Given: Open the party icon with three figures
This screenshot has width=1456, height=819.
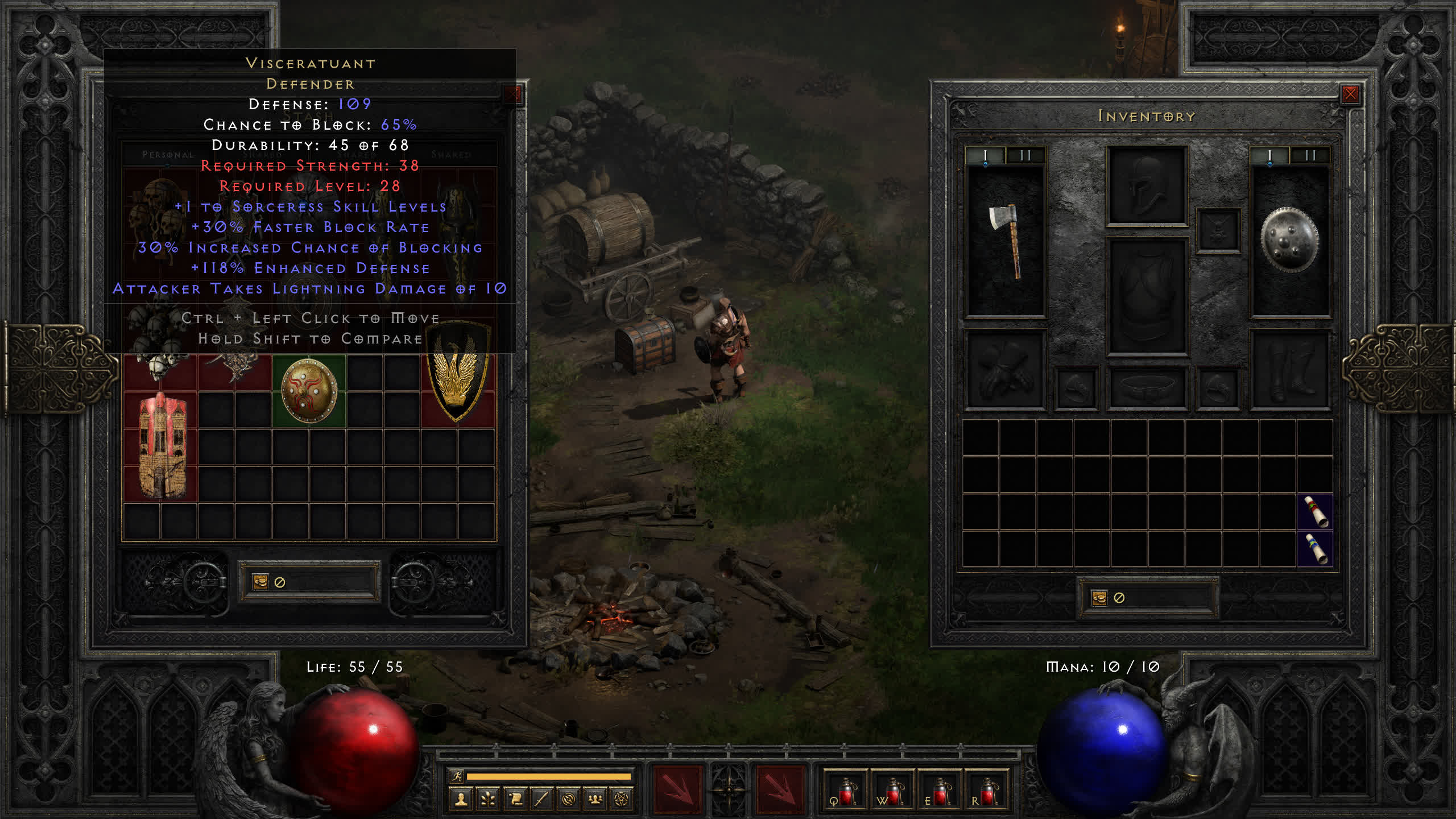Looking at the screenshot, I should point(595,800).
